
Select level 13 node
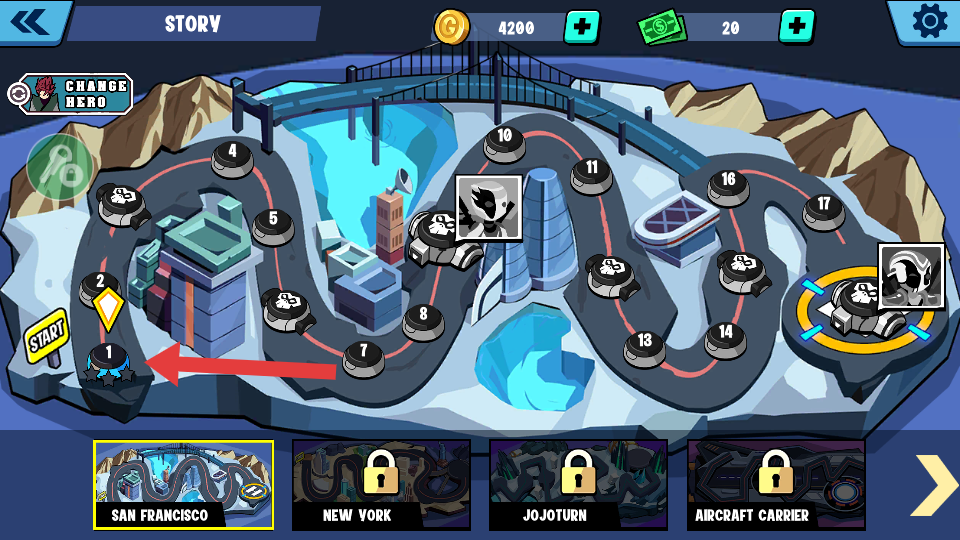[644, 344]
